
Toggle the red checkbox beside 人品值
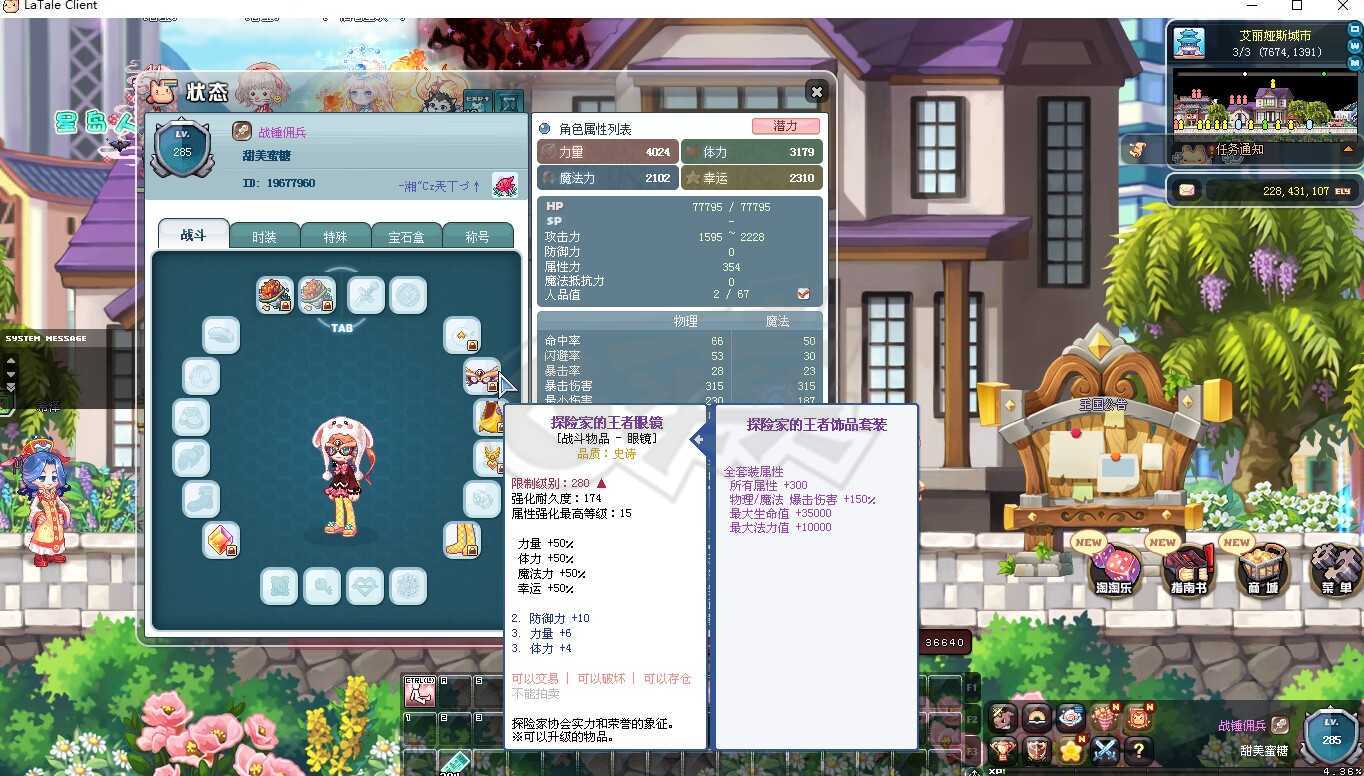(803, 294)
